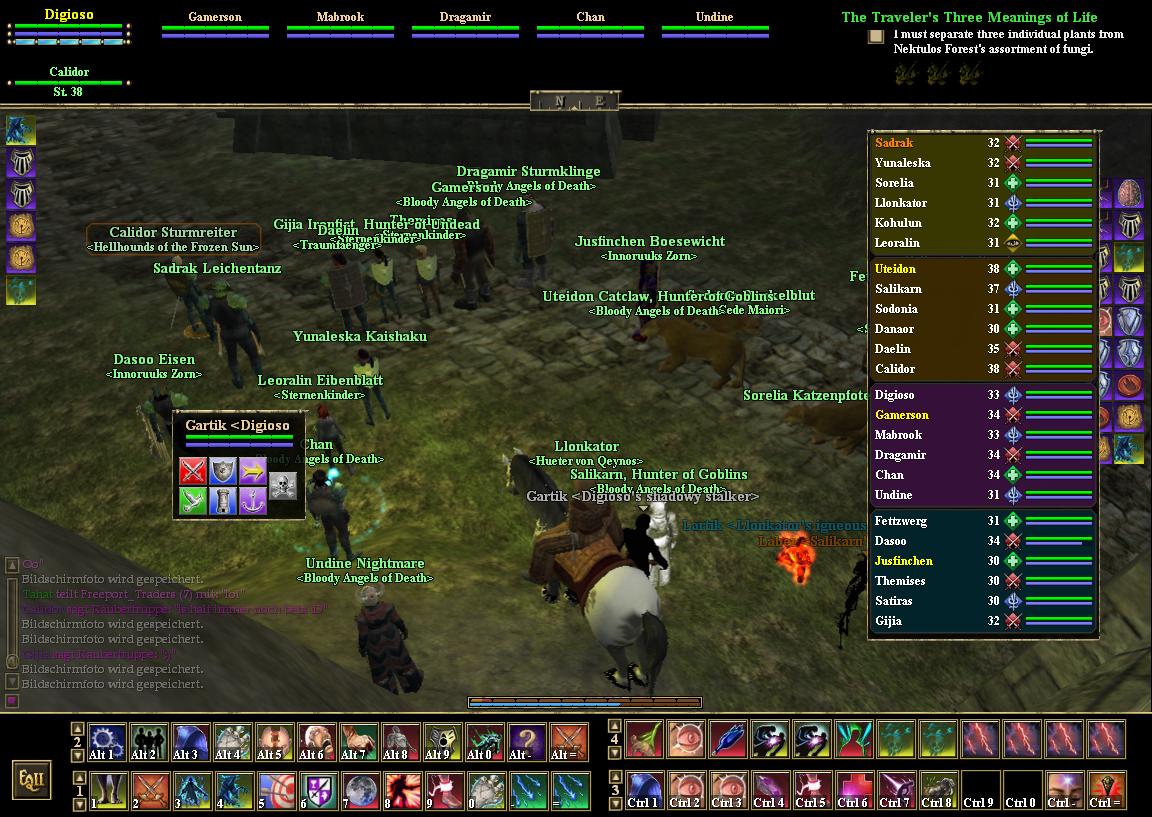This screenshot has width=1152, height=817.
Task: Trigger the archery target ability in slot 5
Action: coord(275,790)
